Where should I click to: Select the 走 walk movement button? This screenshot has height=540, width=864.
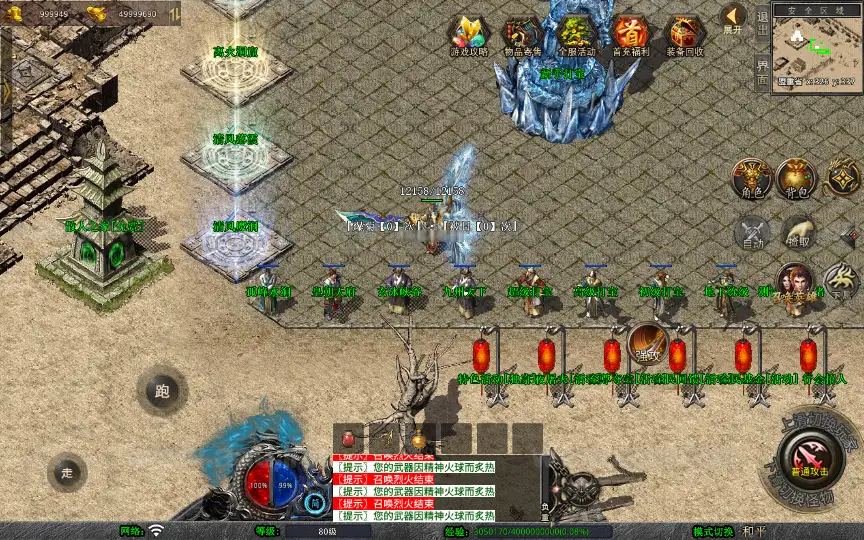[67, 471]
